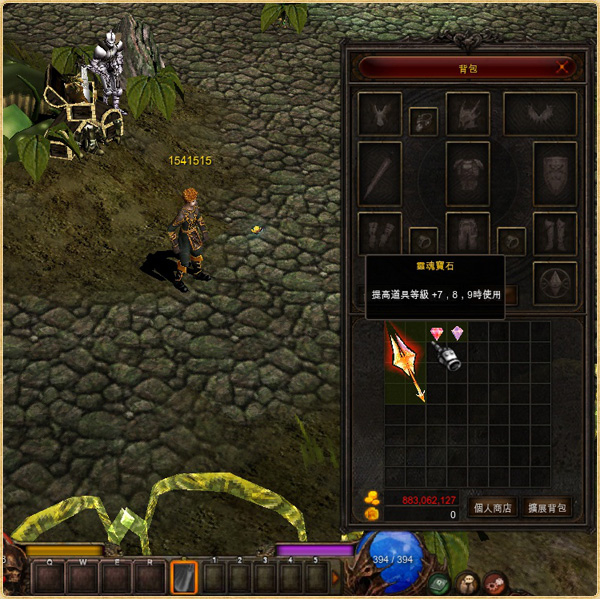Select the Q skill slot on hotbar
Image resolution: width=600 pixels, height=599 pixels.
46,577
